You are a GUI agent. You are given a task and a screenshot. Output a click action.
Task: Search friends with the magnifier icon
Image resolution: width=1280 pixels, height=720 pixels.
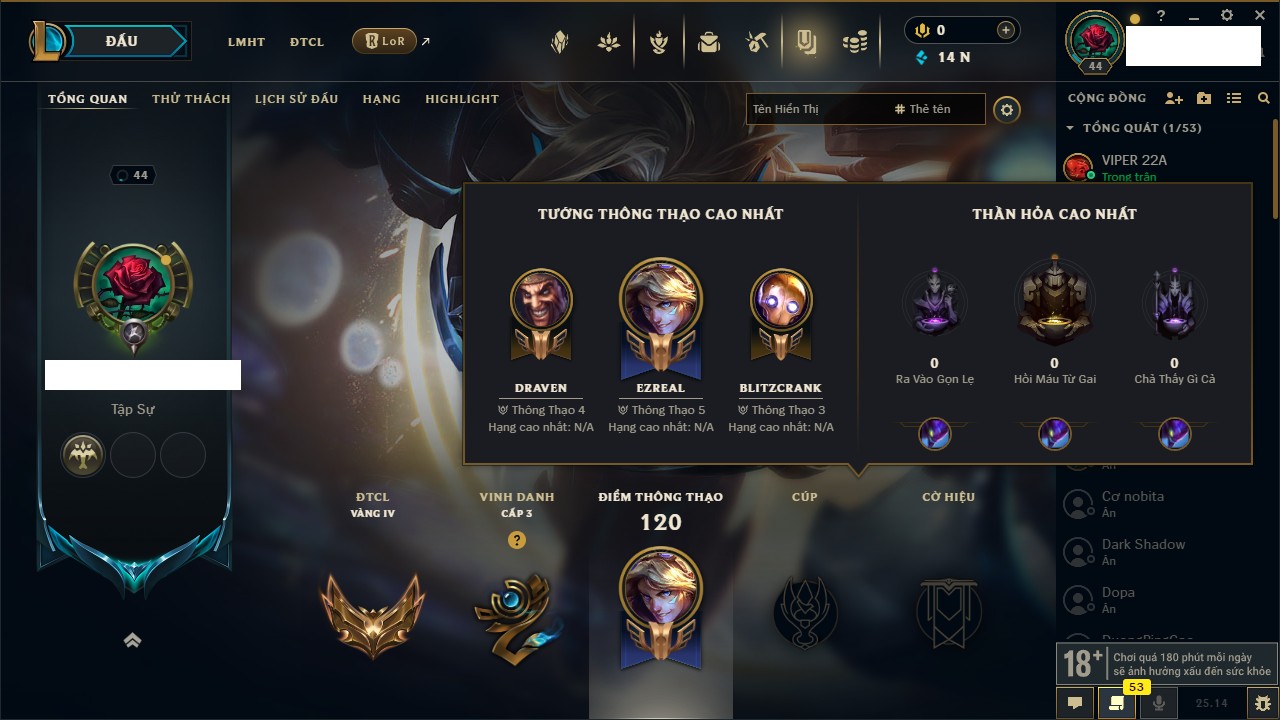click(x=1264, y=99)
